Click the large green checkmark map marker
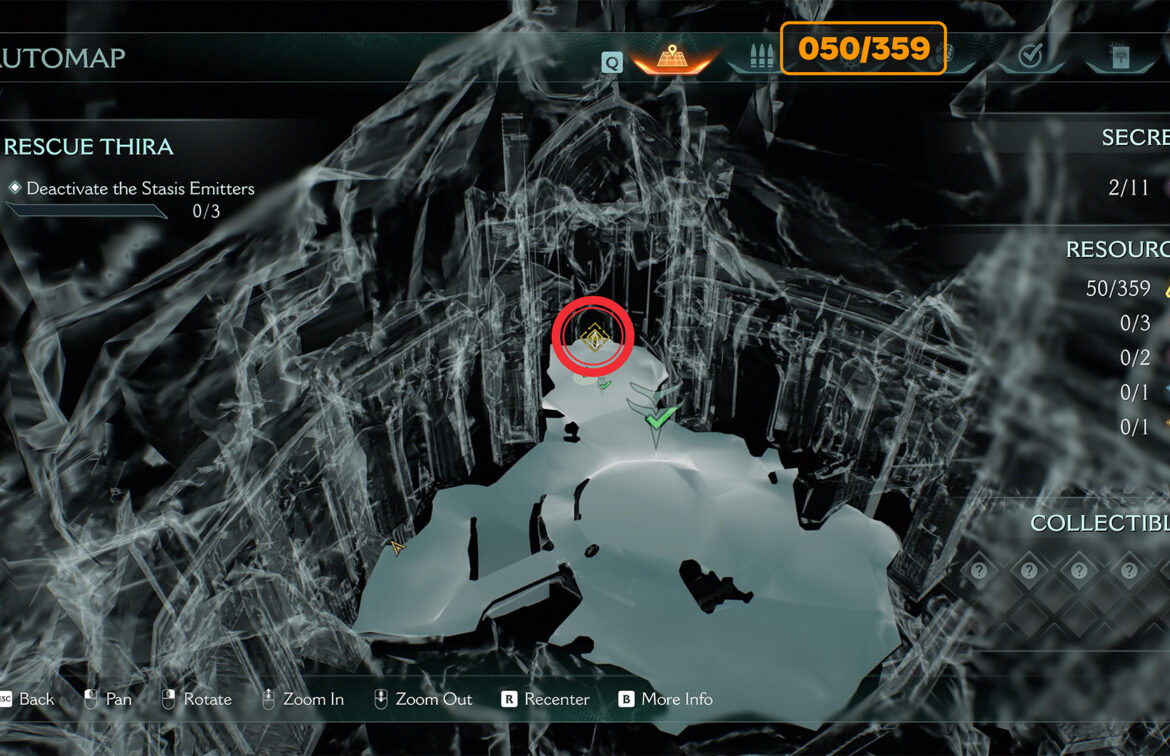This screenshot has width=1170, height=756. [x=659, y=415]
